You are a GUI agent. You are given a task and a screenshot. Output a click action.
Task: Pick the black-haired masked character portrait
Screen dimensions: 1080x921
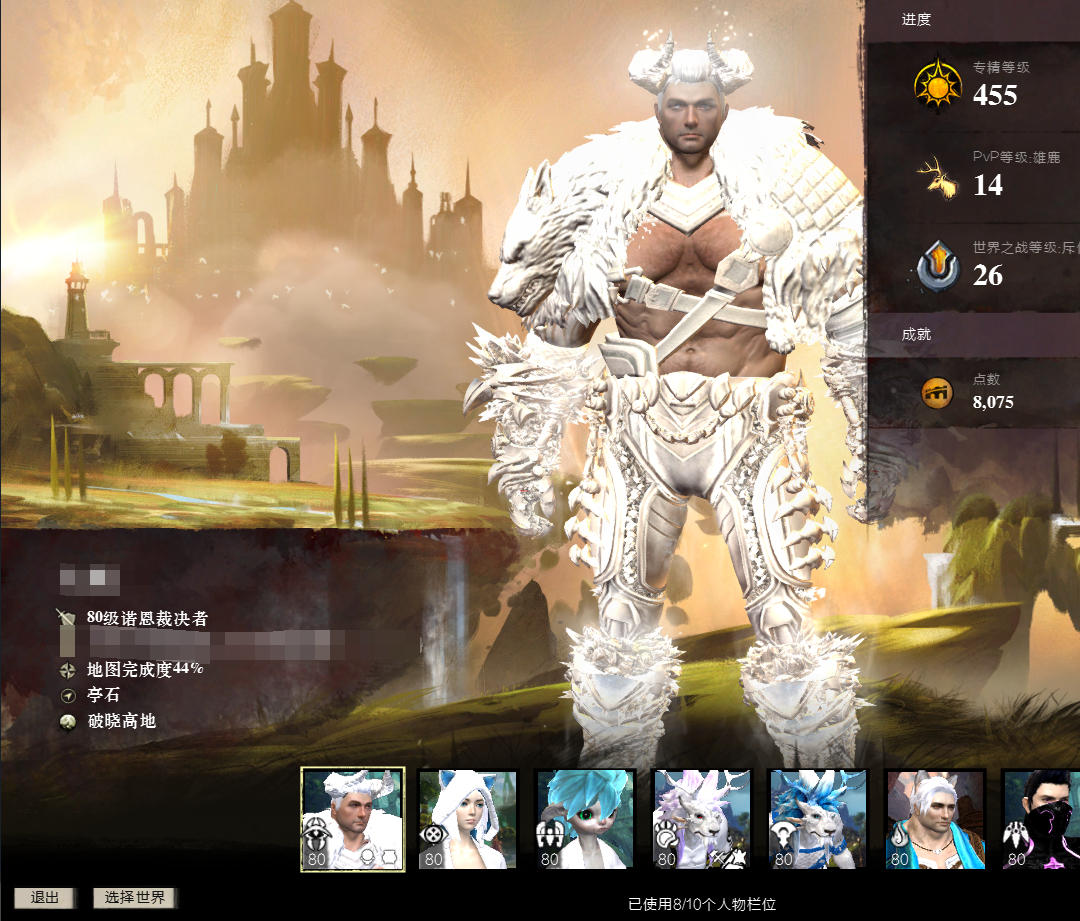(1042, 819)
